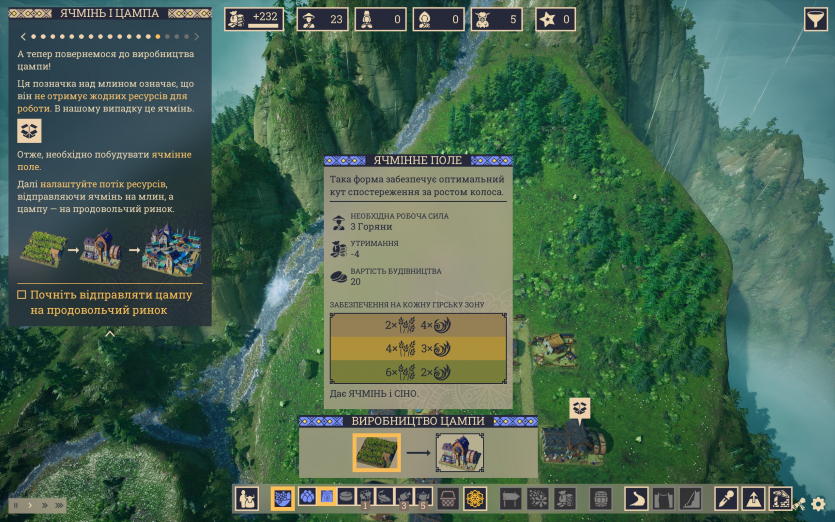Screen dimensions: 835x522
Task: Open the golden flower ornament category
Action: 475,498
